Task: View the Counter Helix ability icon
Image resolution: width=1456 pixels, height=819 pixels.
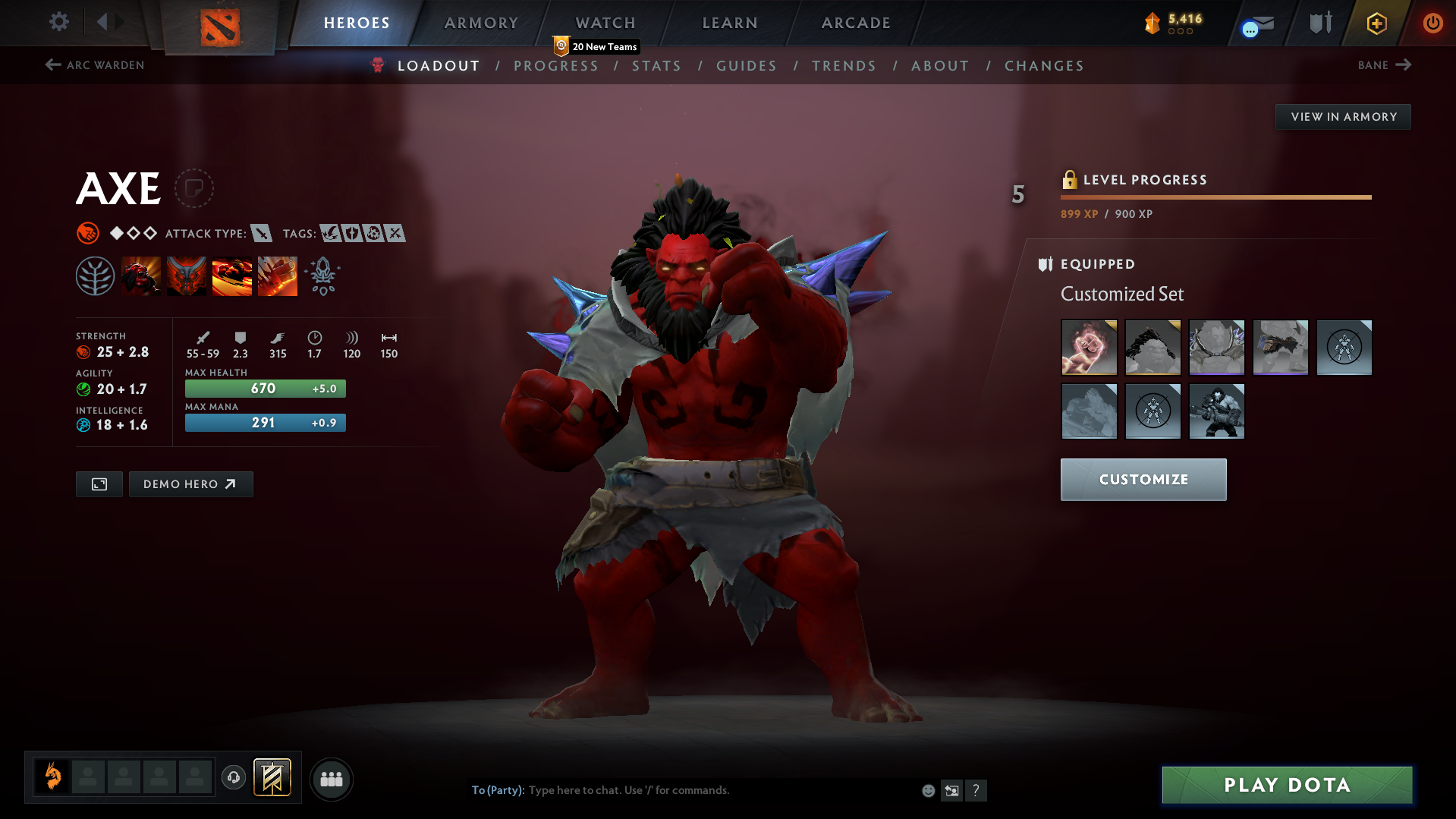Action: coord(232,276)
